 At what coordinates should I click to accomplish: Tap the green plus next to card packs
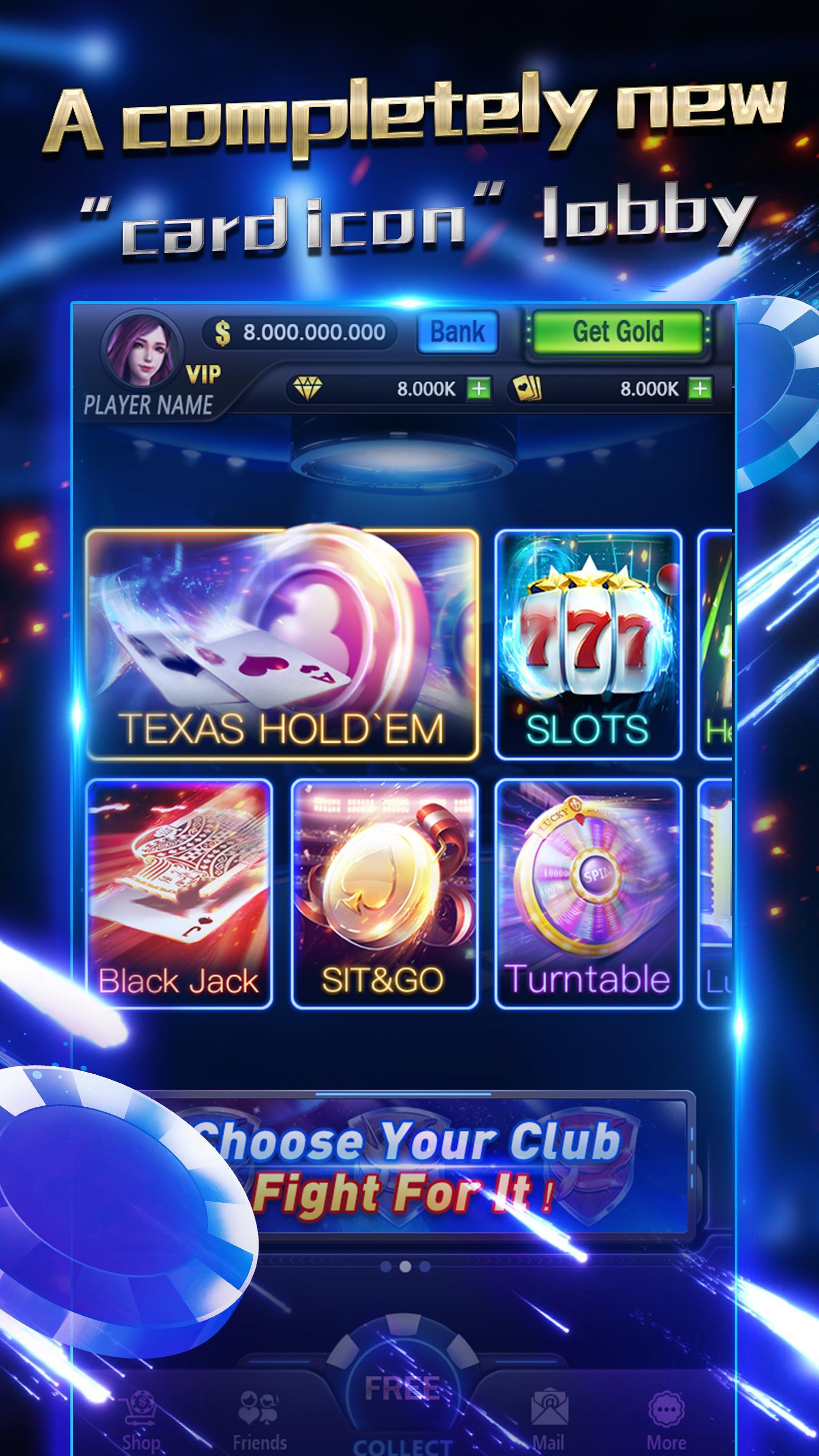pyautogui.click(x=699, y=389)
